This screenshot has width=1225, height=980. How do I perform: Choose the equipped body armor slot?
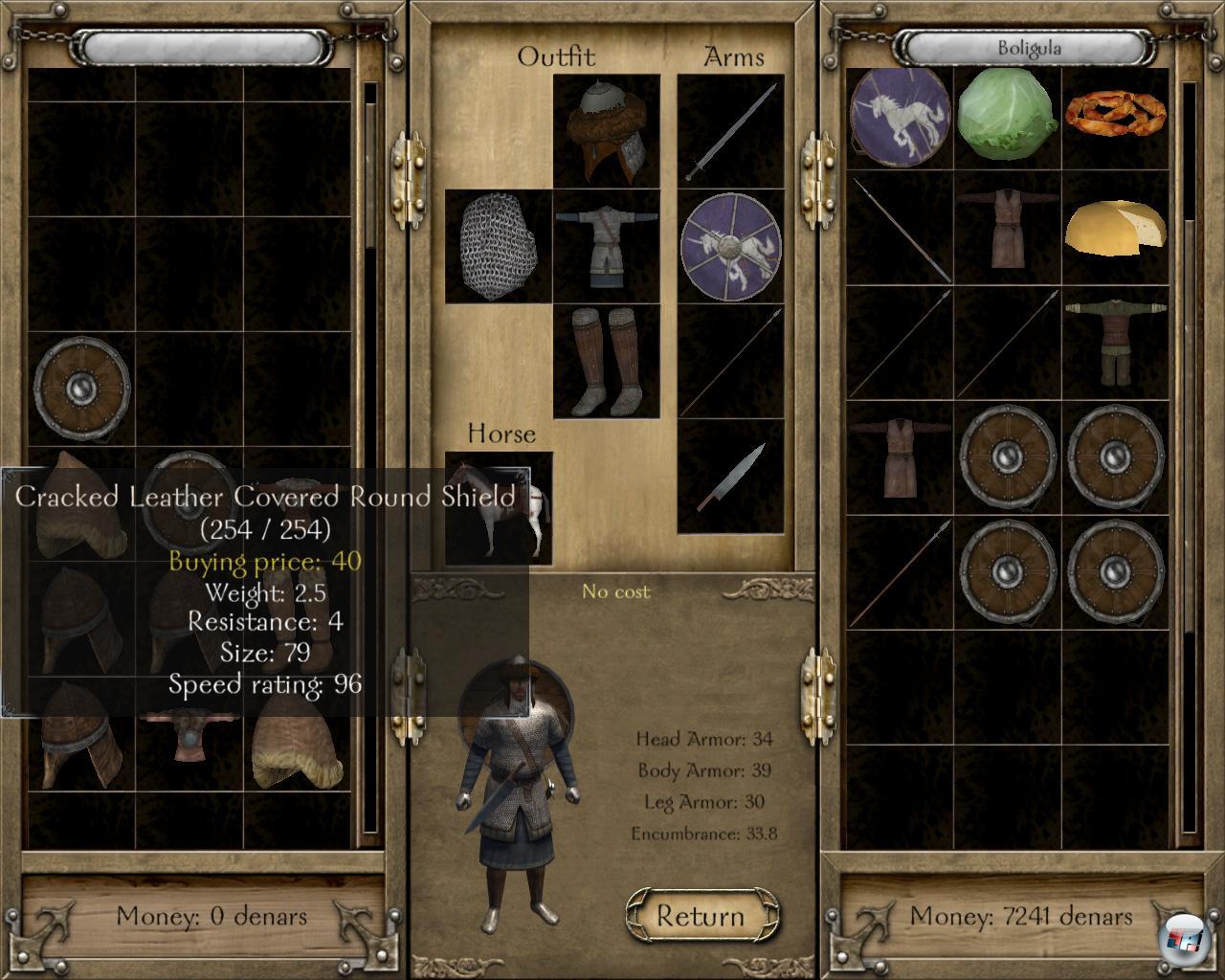(607, 246)
